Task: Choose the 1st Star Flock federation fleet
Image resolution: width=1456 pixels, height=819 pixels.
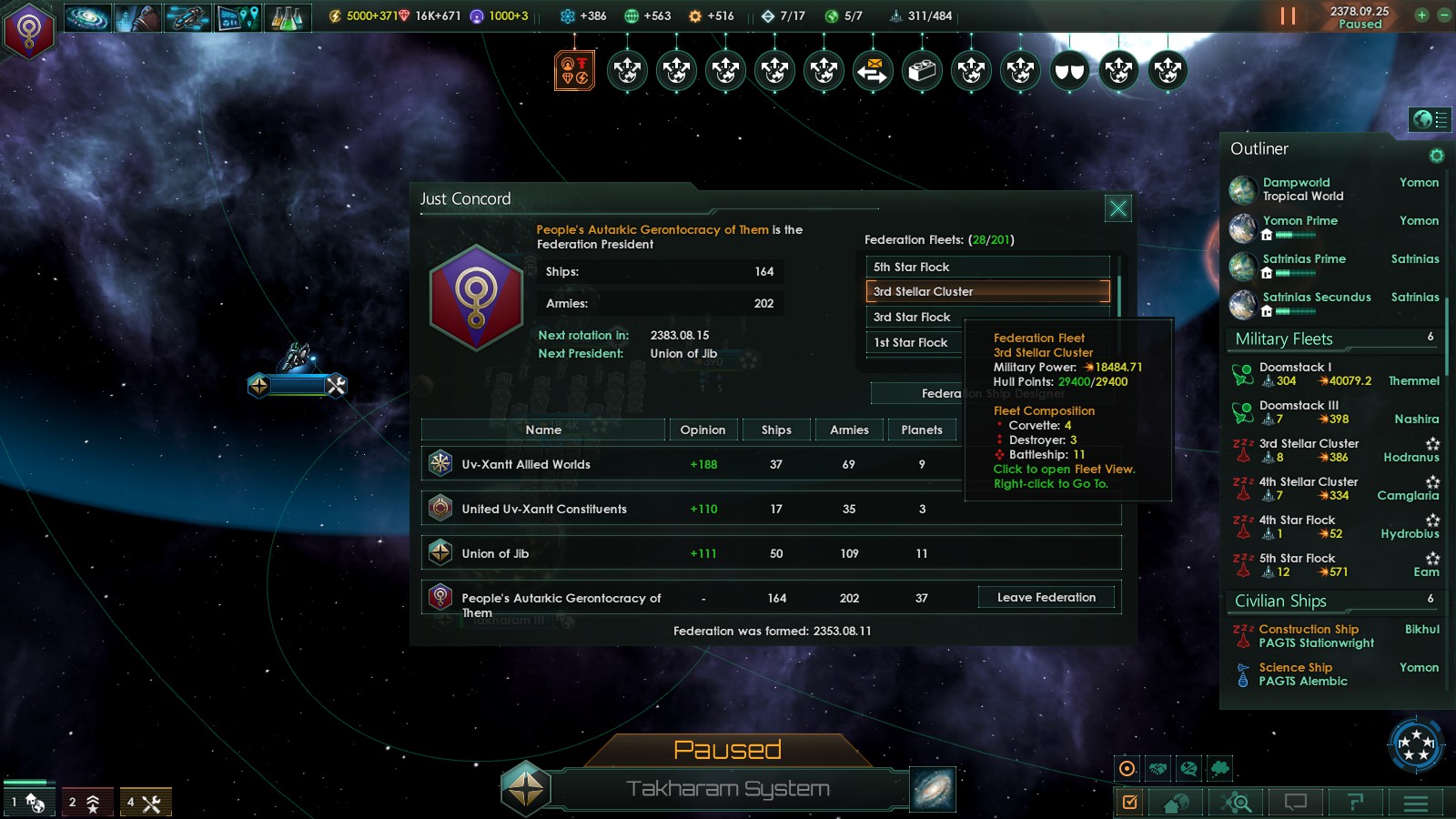Action: point(910,342)
